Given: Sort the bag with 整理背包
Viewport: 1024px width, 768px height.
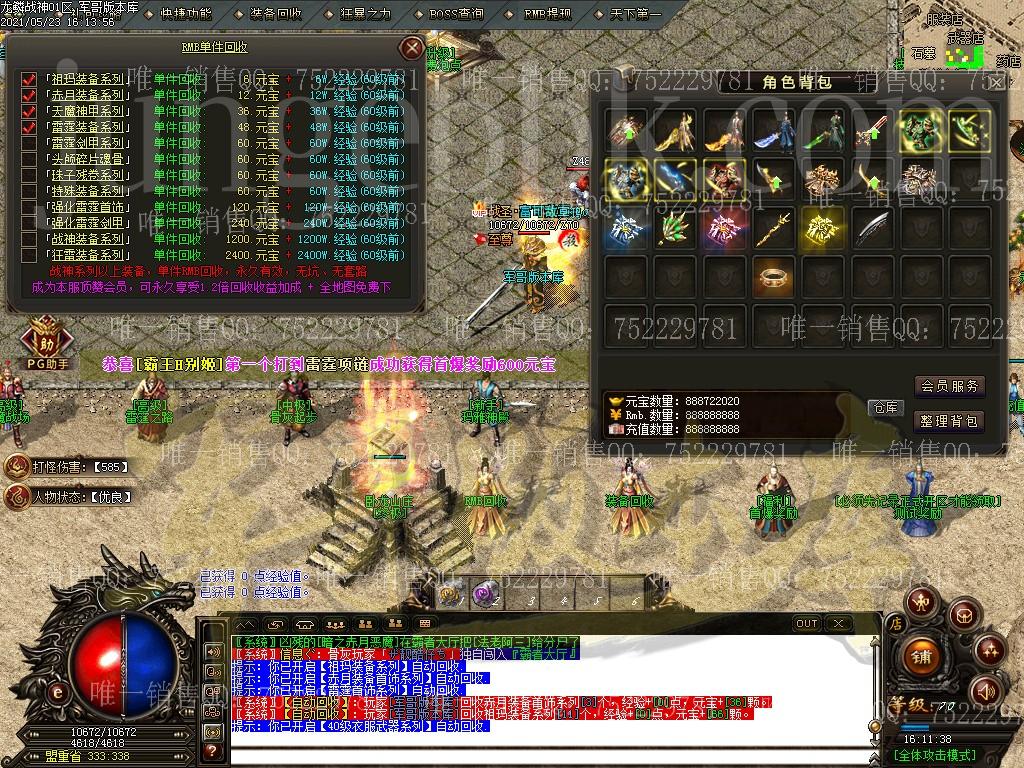Looking at the screenshot, I should [949, 421].
